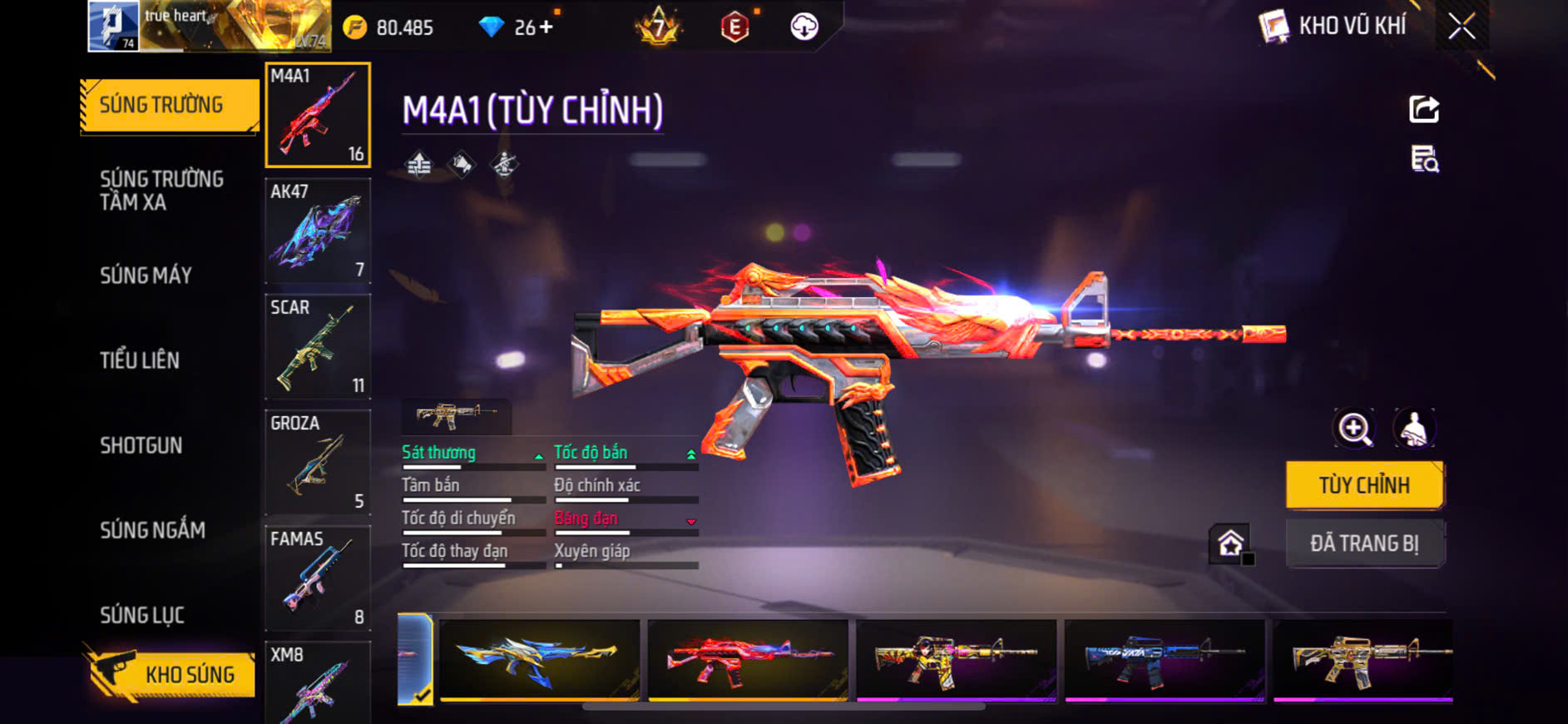Add diamonds with the plus button
Viewport: 1568px width, 724px height.
[547, 27]
